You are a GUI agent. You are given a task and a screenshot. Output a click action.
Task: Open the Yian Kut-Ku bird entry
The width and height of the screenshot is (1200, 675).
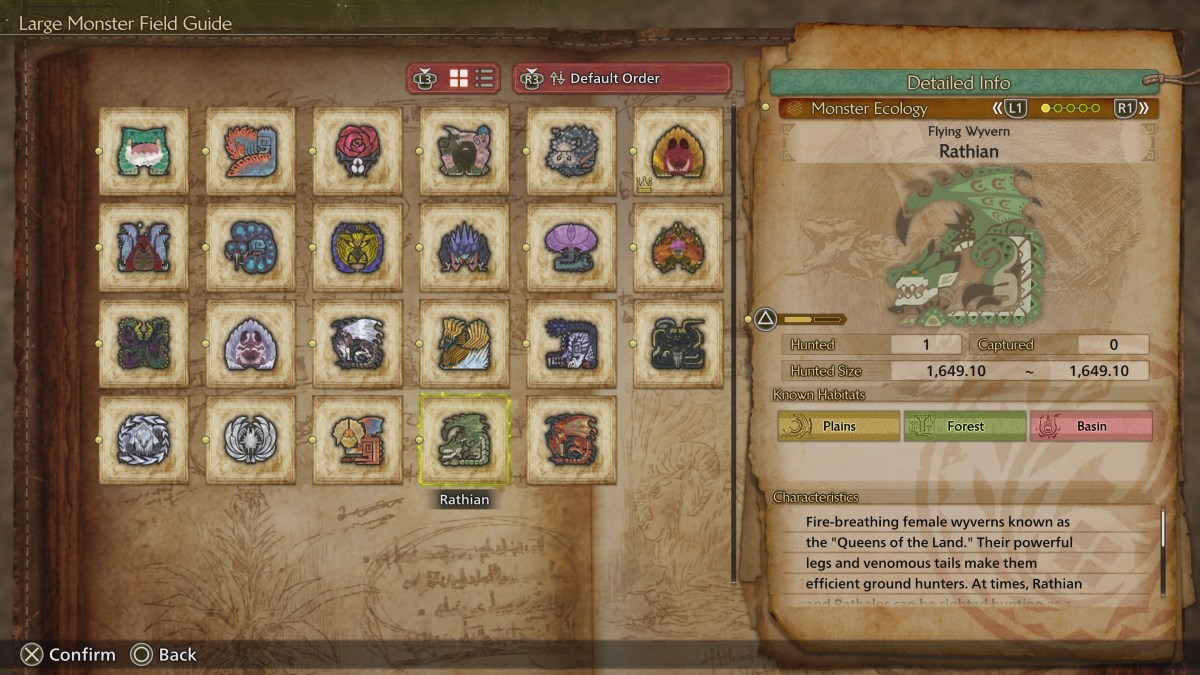coord(358,440)
